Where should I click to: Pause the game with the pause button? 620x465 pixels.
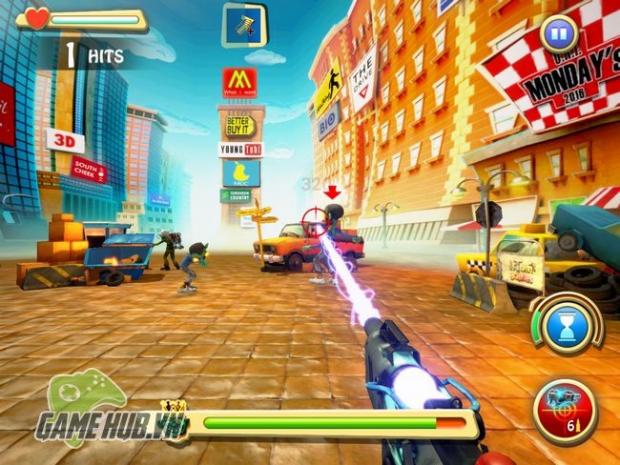[x=559, y=35]
